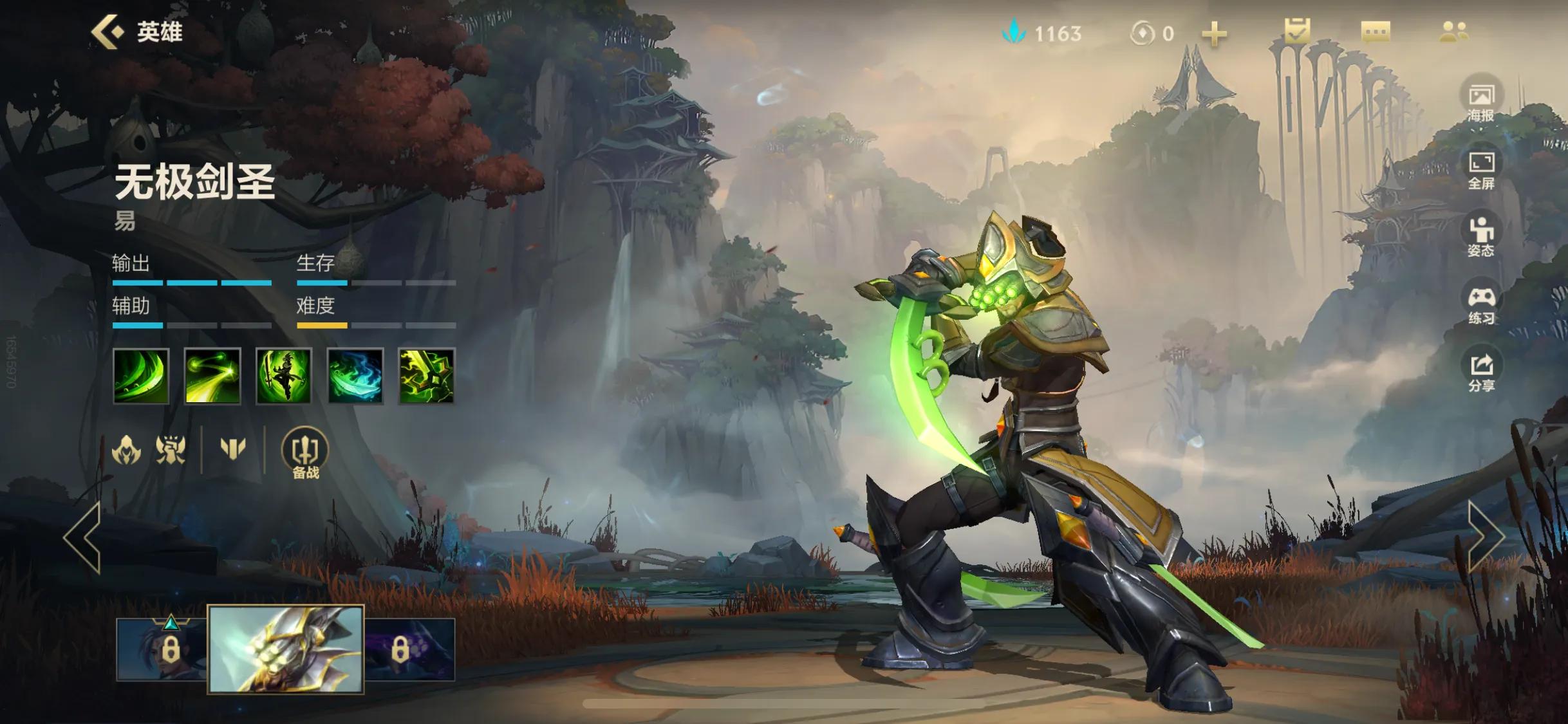
Task: Open the task checklist icon
Action: tap(1296, 31)
